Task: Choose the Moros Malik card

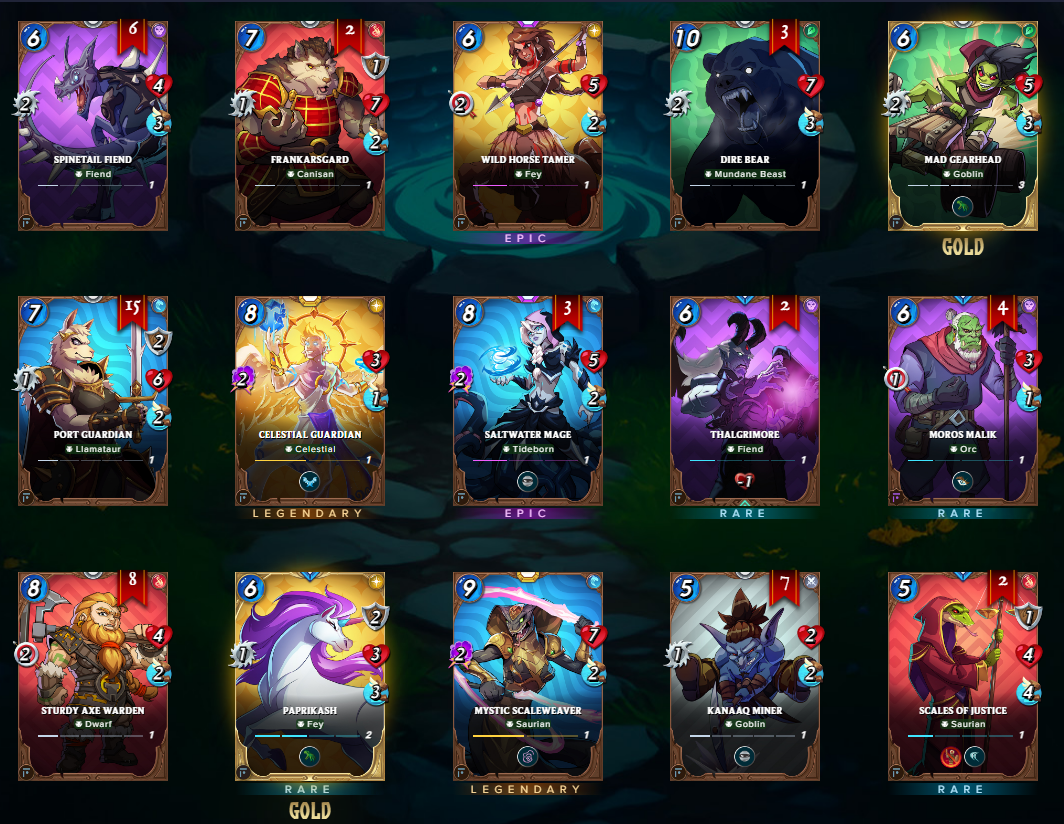Action: [x=963, y=400]
